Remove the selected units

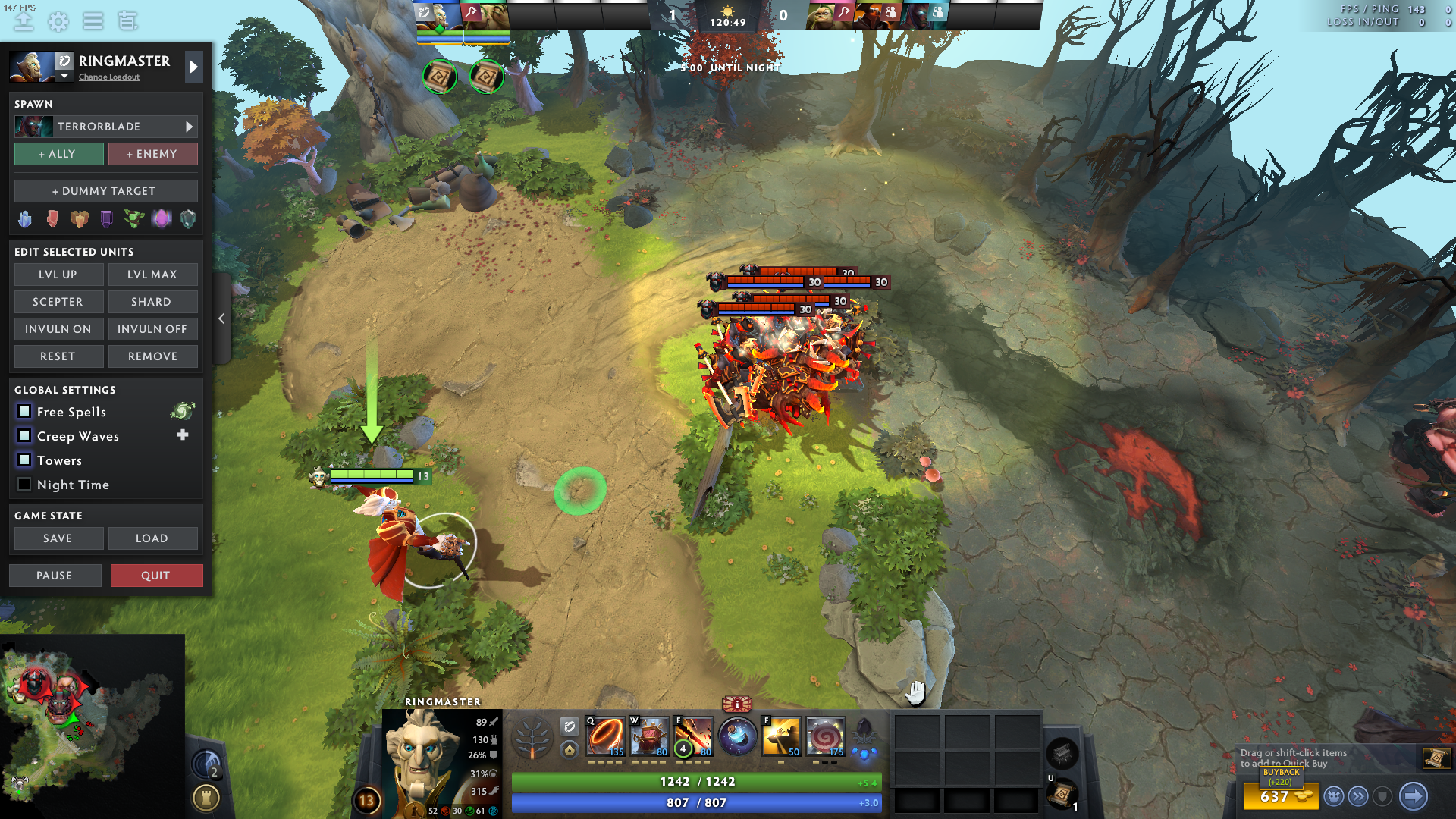(x=152, y=356)
